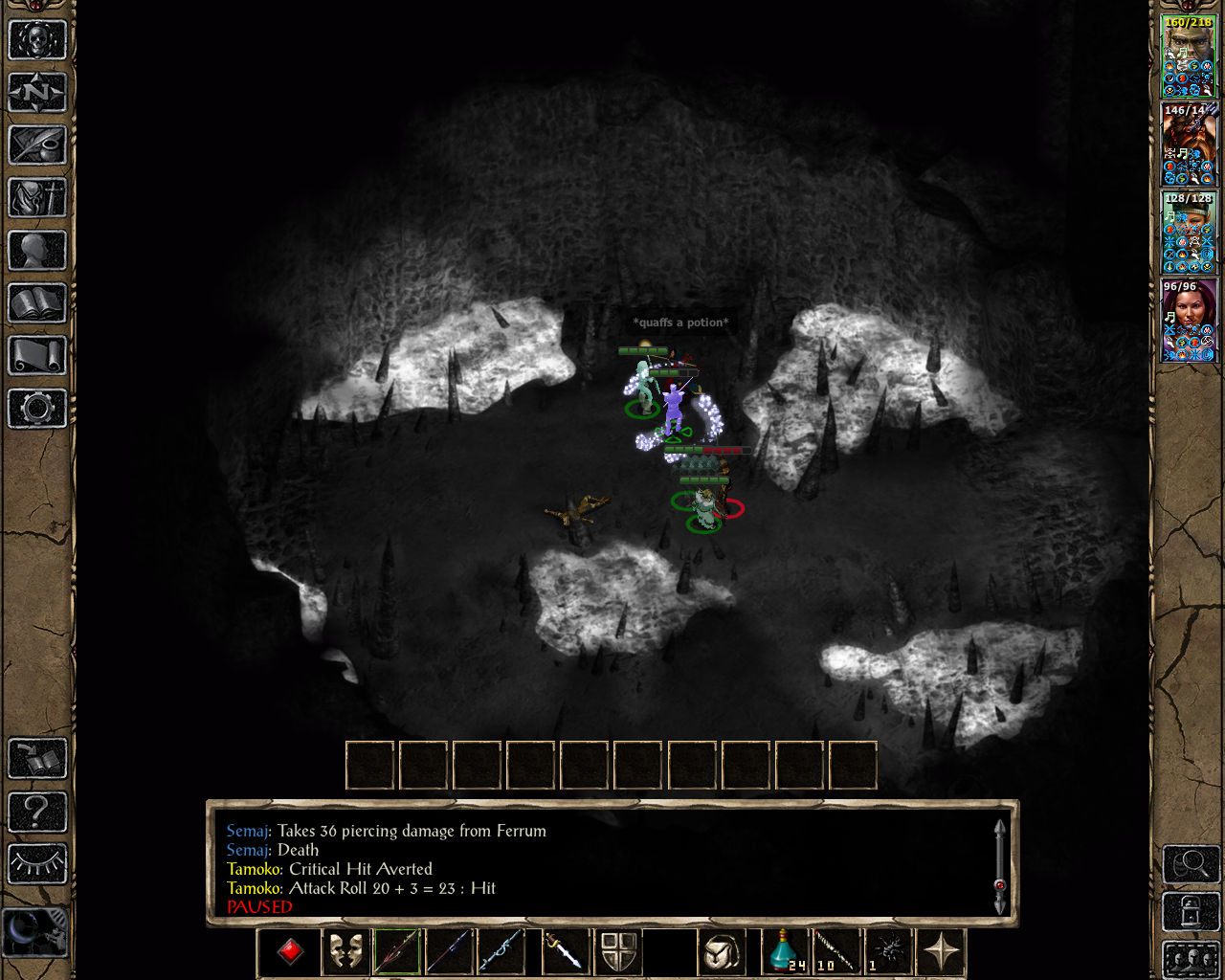Show the character record (head icon)
Image resolution: width=1225 pixels, height=980 pixels.
pyautogui.click(x=37, y=251)
